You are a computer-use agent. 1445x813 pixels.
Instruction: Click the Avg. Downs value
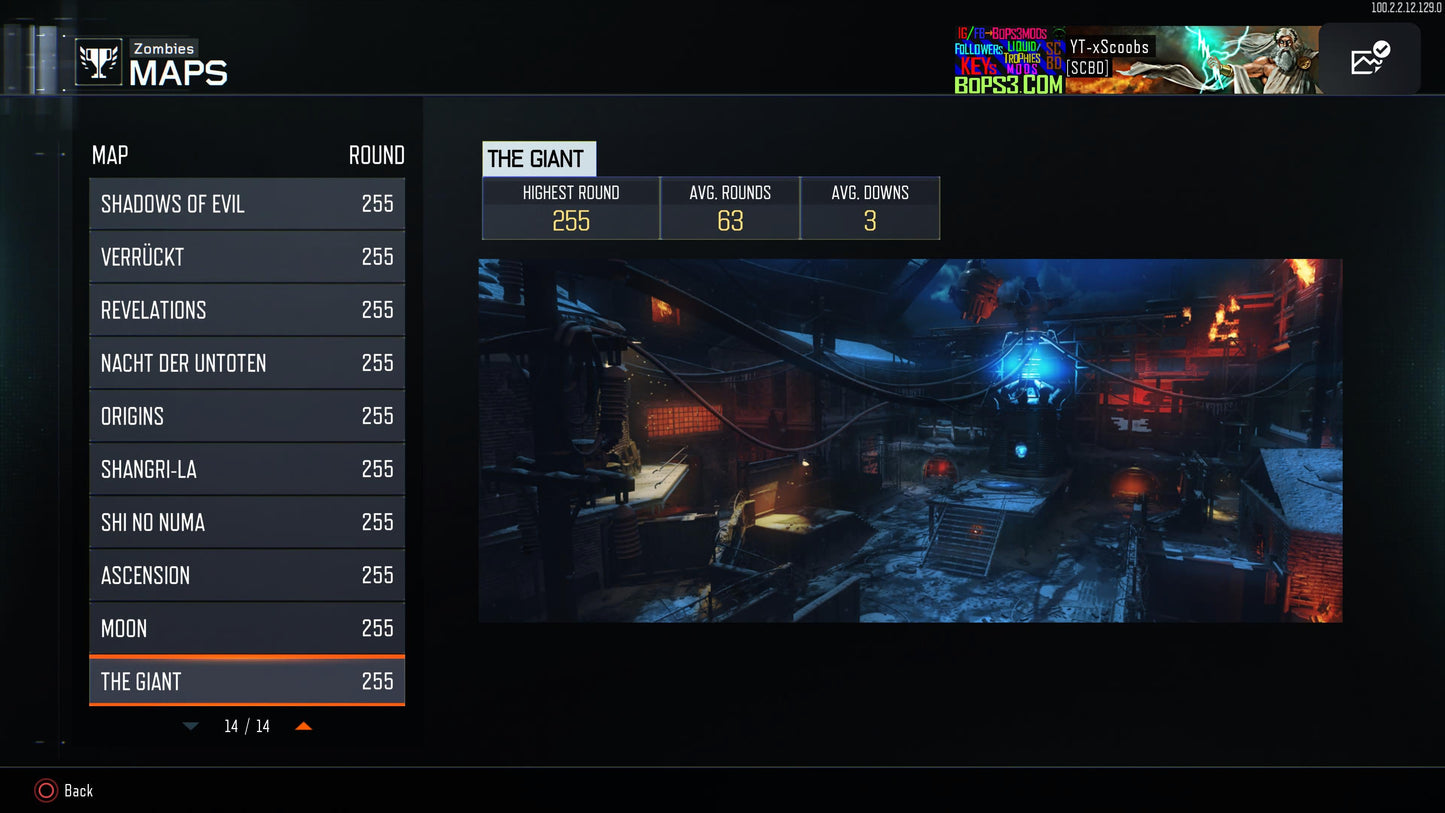pyautogui.click(x=870, y=222)
